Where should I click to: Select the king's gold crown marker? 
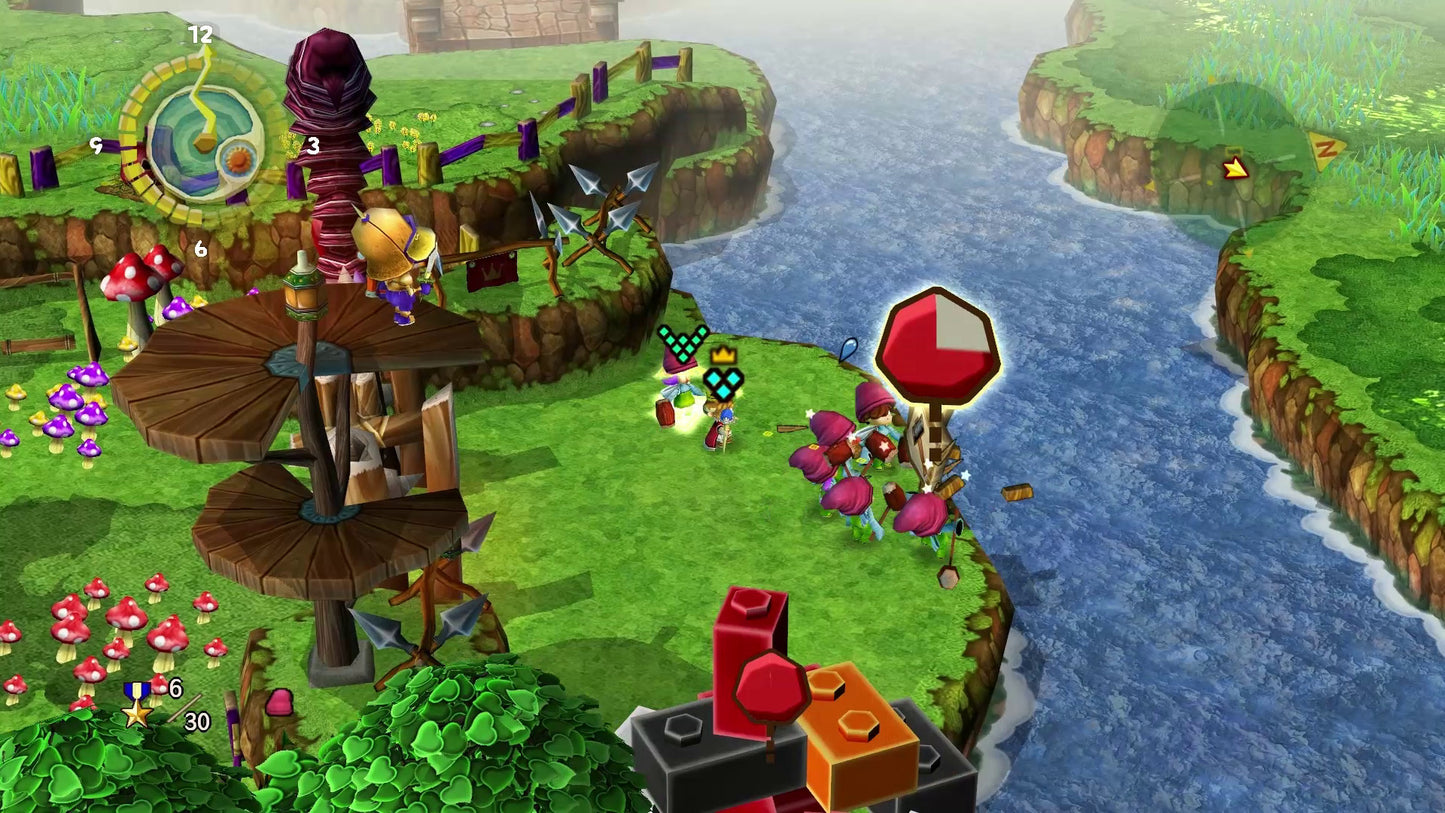723,354
